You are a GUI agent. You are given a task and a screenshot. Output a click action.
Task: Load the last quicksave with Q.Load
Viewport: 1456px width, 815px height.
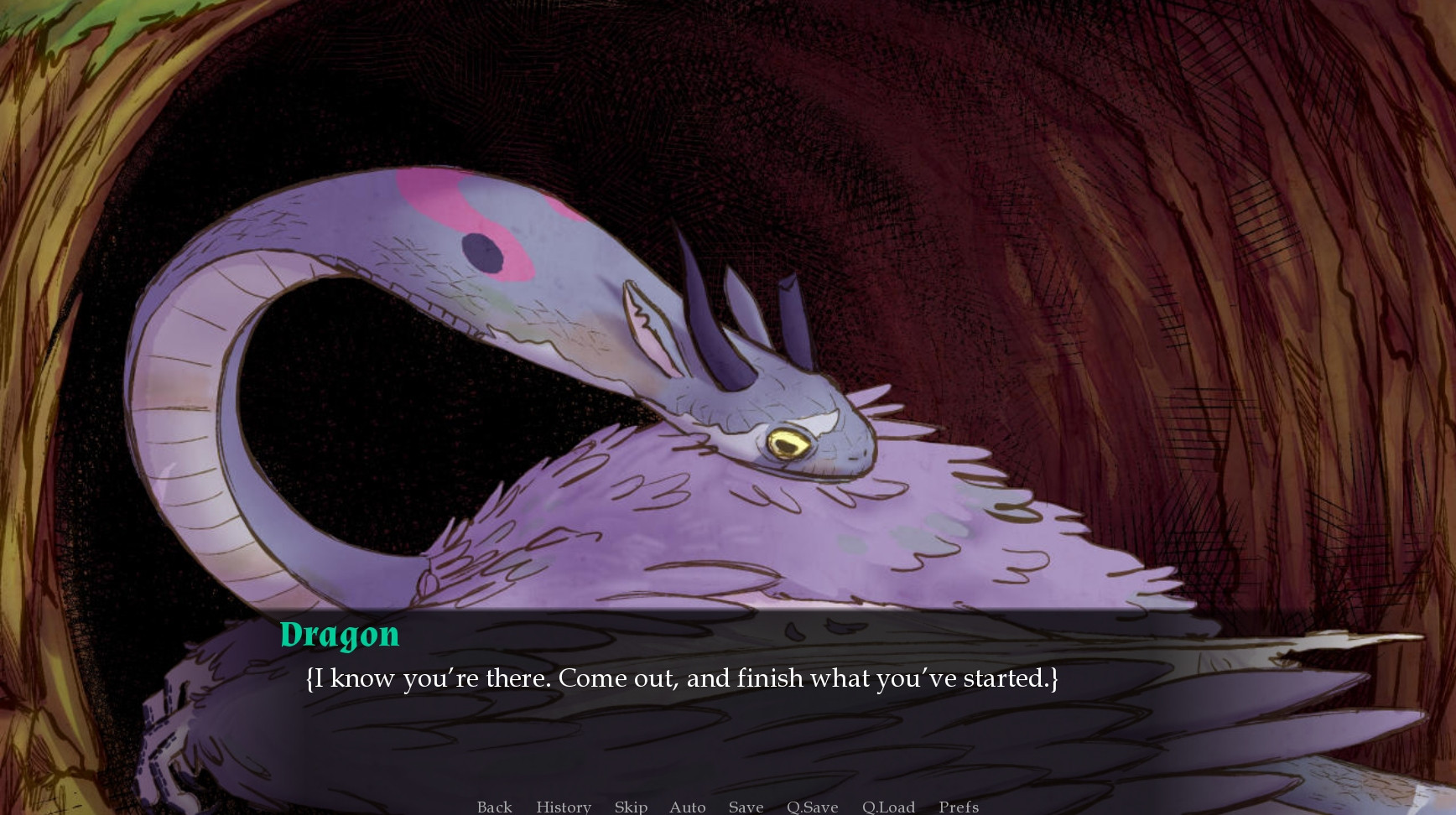coord(888,807)
